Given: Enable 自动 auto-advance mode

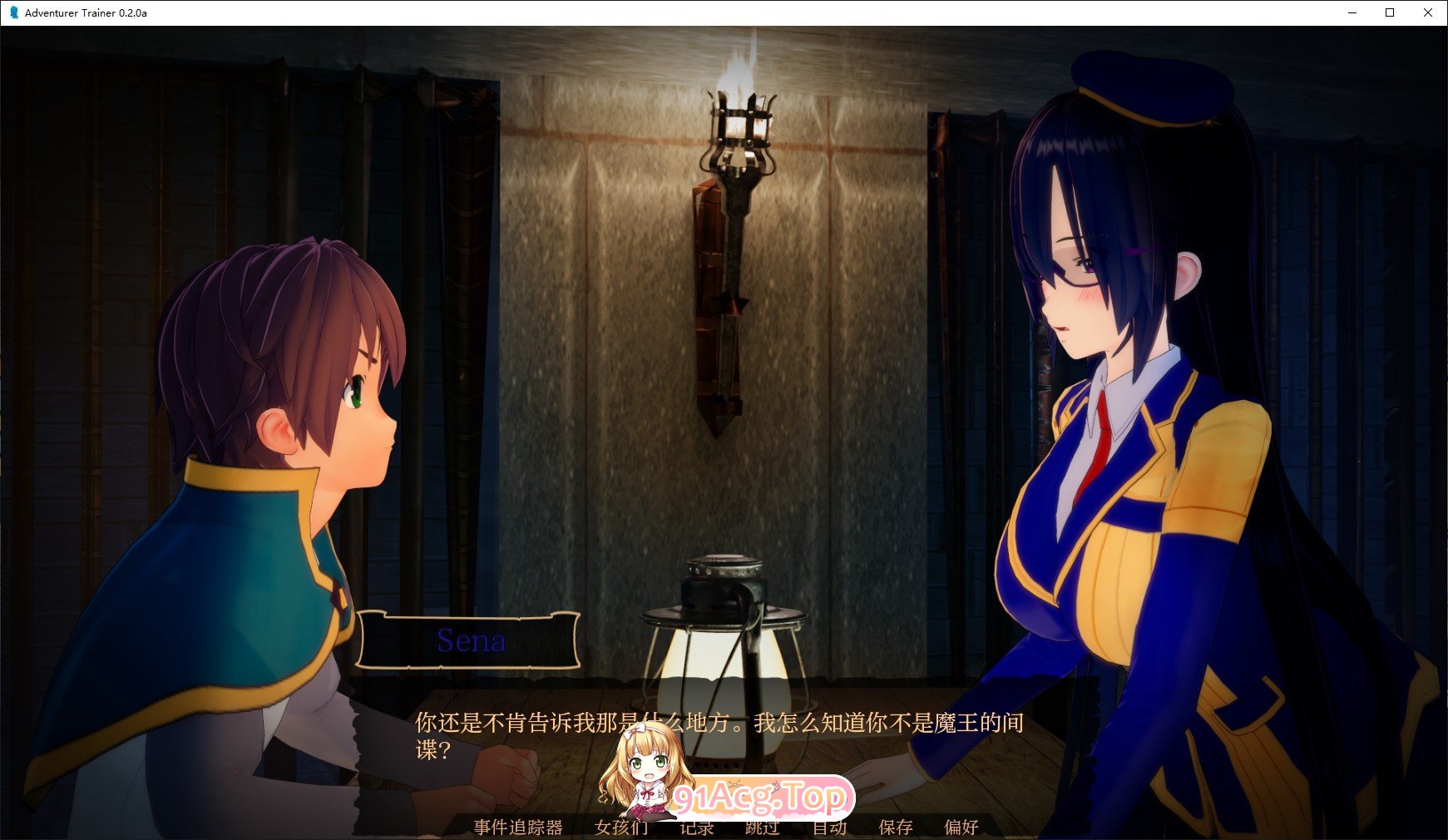Looking at the screenshot, I should pos(830,828).
